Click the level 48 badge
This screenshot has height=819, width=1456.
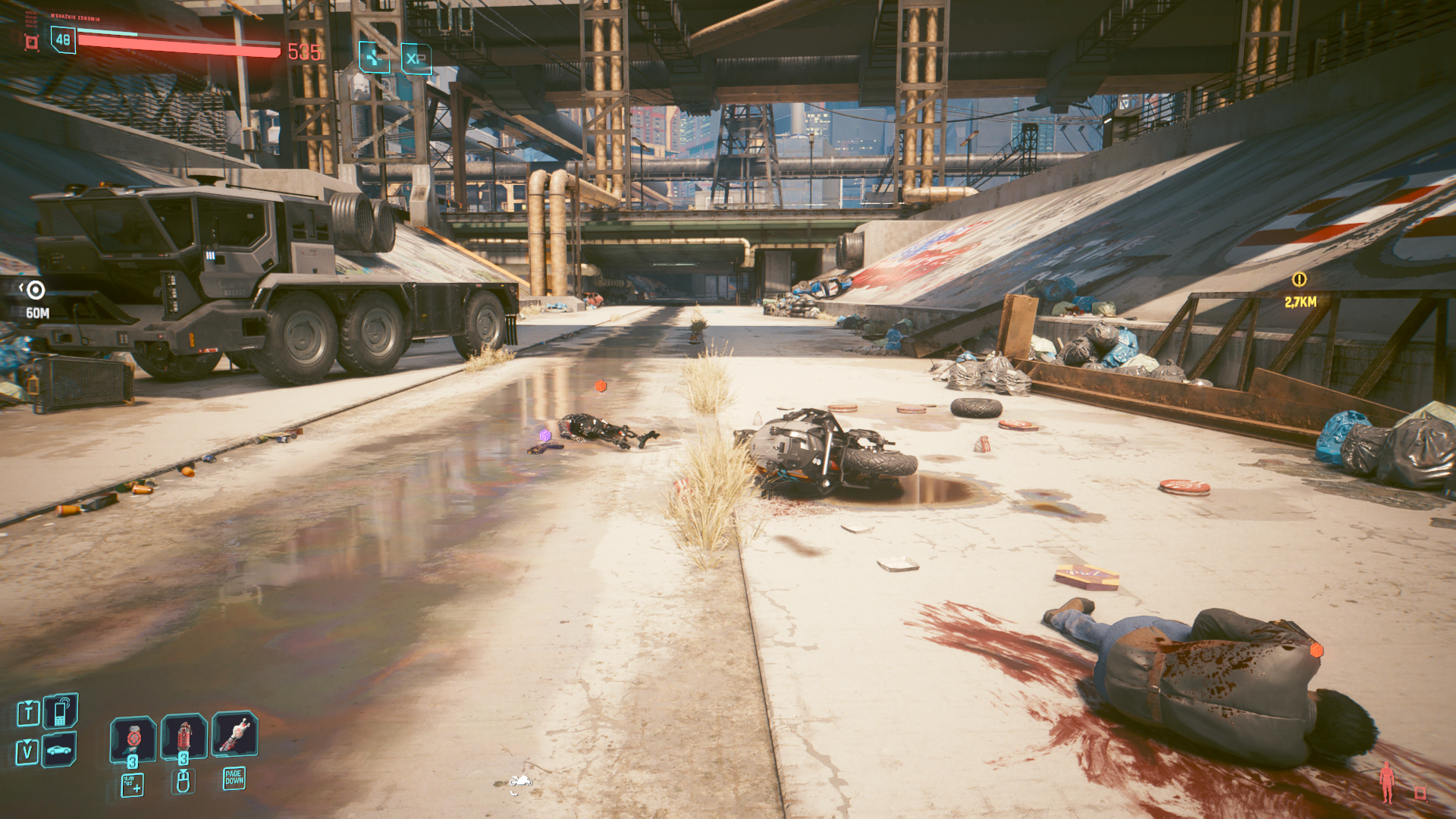(63, 40)
